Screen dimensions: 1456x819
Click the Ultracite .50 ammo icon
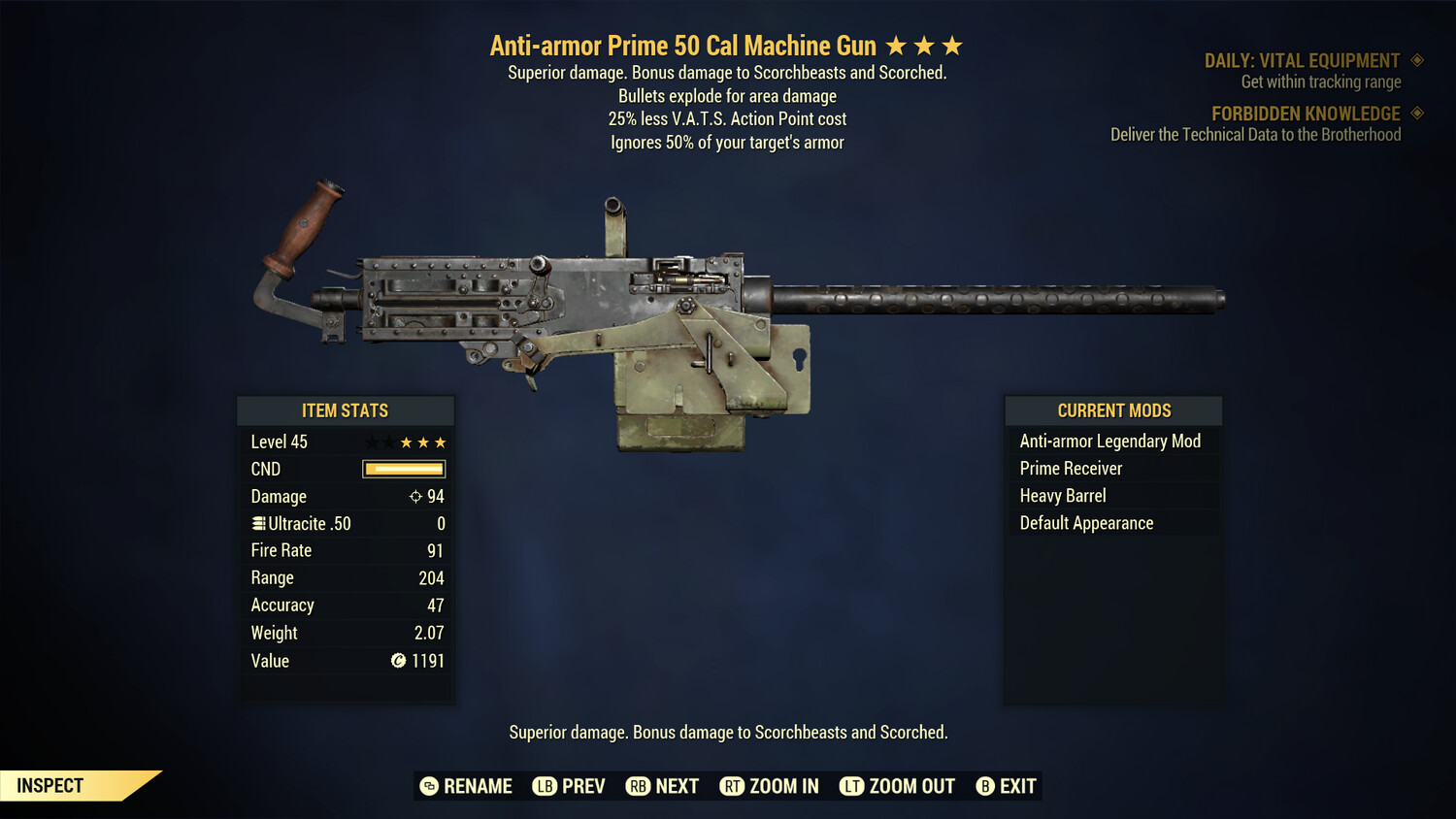tap(258, 523)
